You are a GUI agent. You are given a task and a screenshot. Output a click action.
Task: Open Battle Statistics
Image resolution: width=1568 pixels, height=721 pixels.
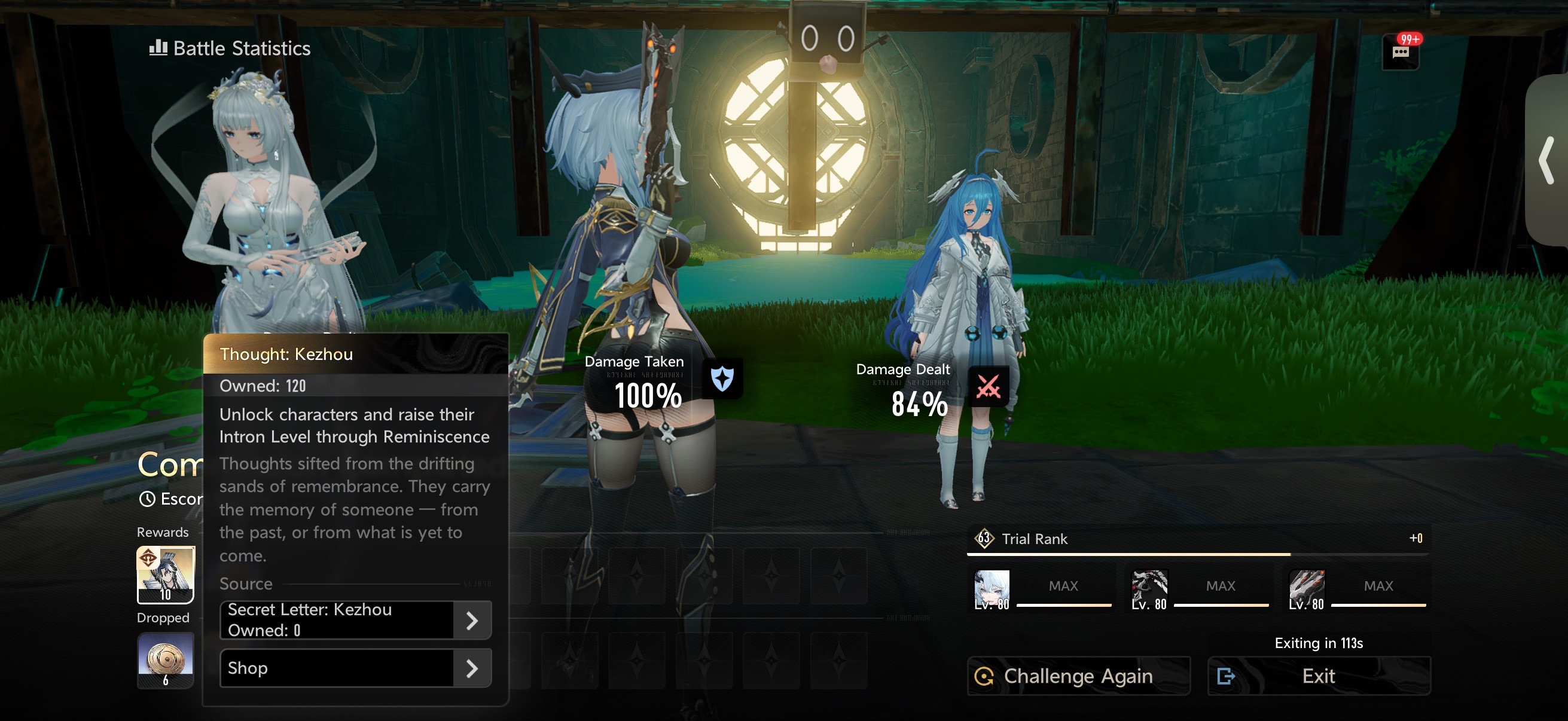(x=230, y=48)
